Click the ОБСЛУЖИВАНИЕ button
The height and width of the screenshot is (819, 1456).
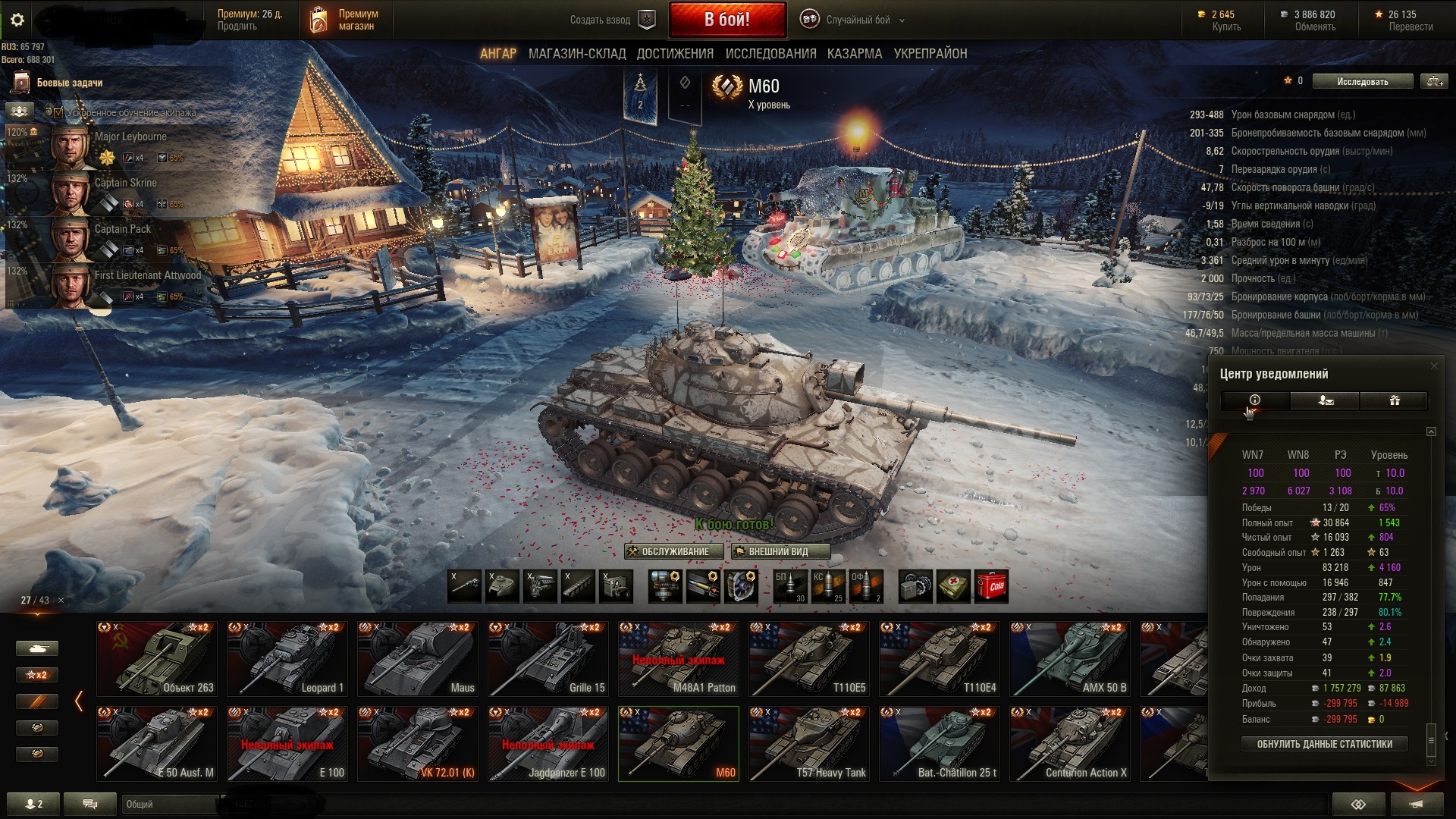(x=668, y=551)
